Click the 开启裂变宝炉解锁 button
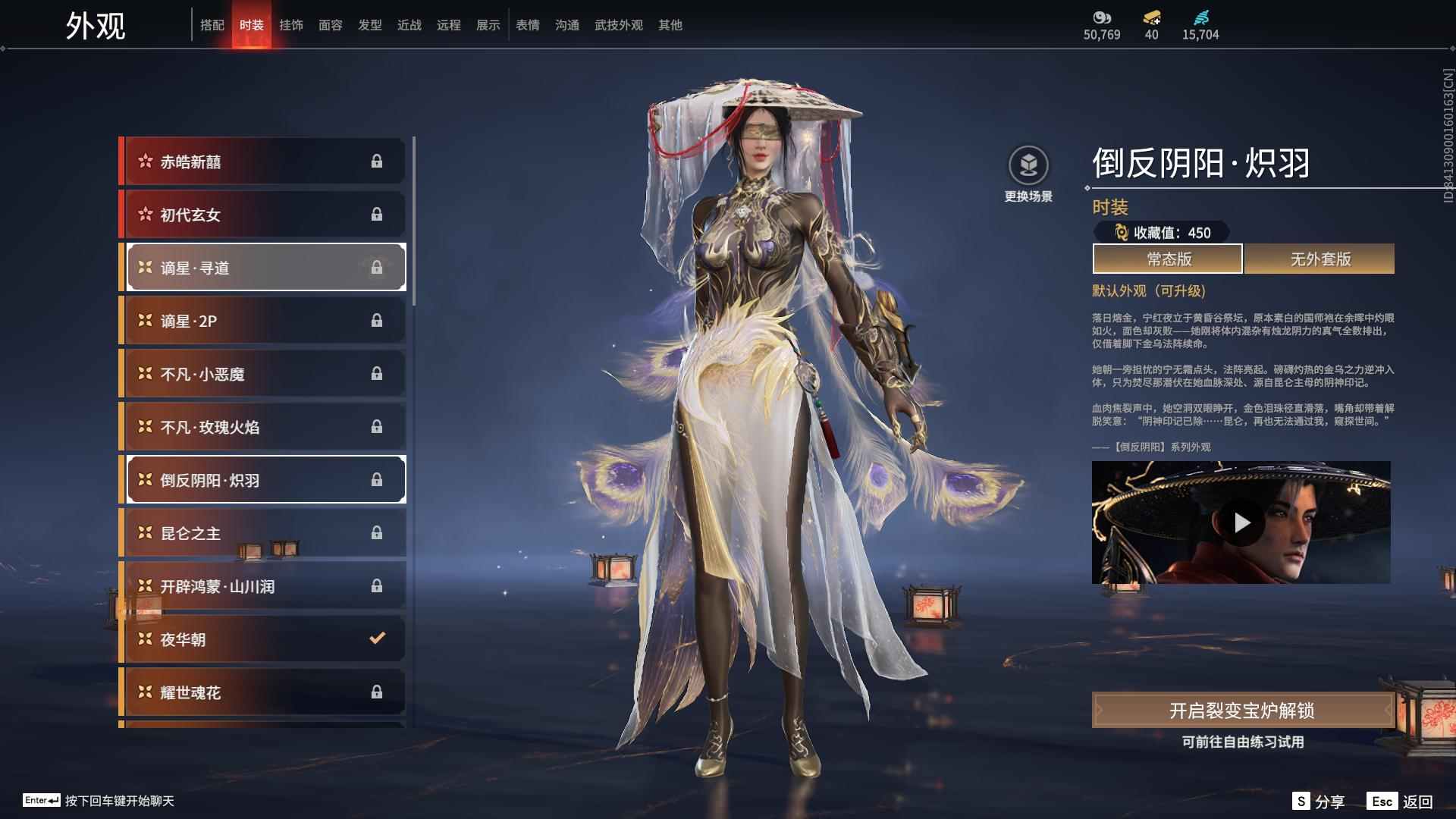This screenshot has width=1456, height=819. pos(1241,711)
